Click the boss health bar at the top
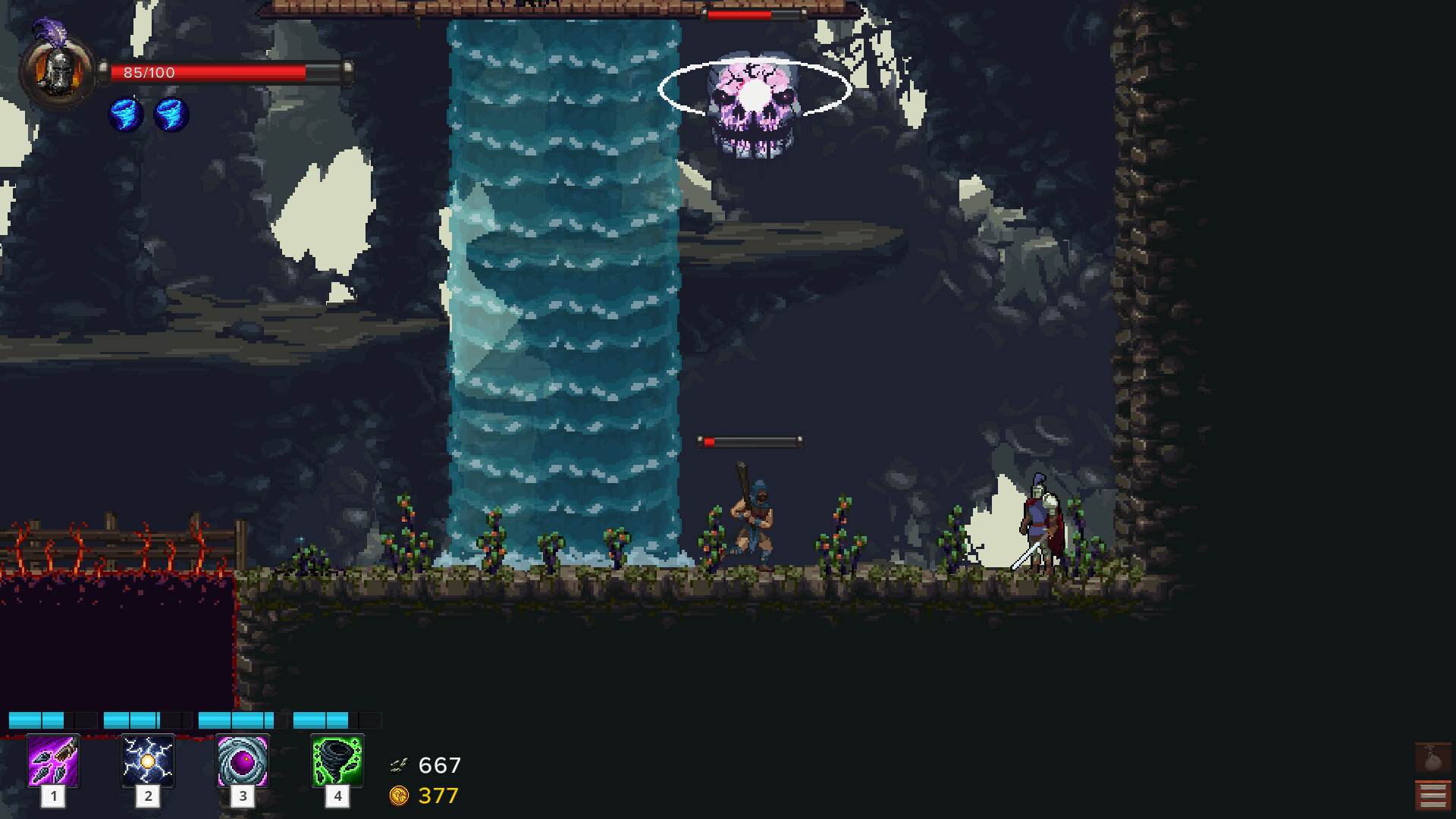 (755, 13)
